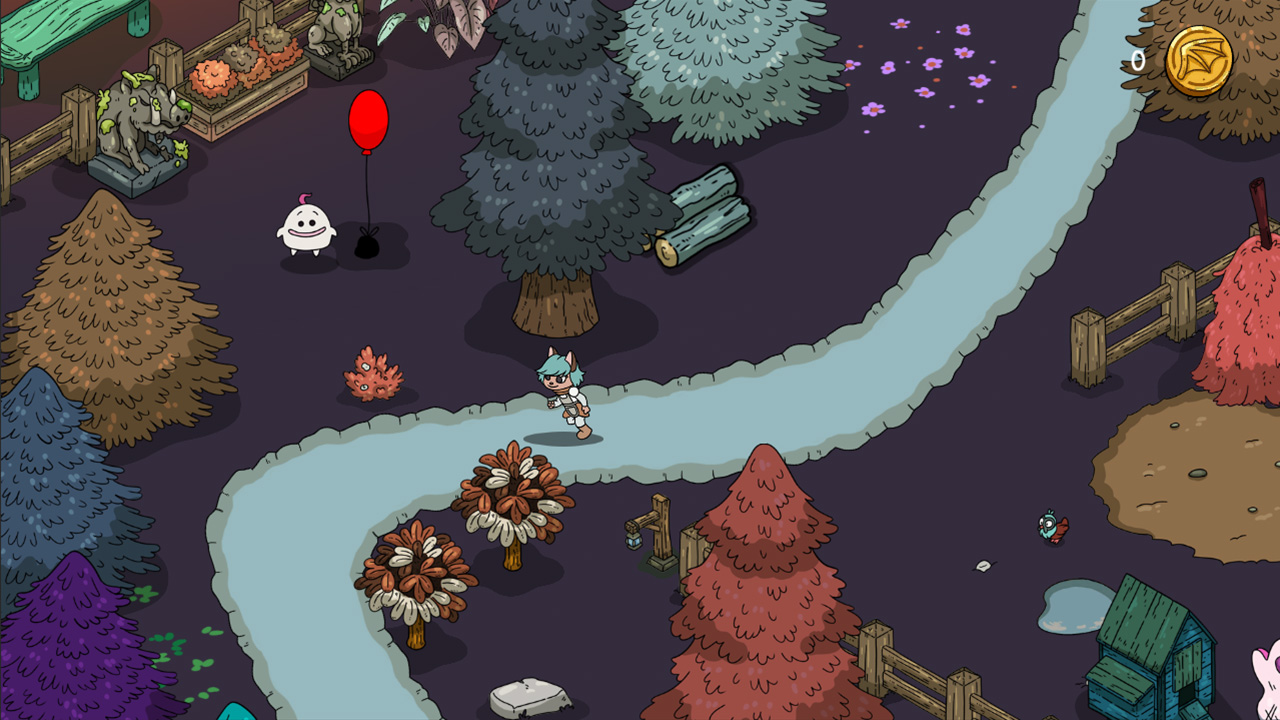Click the zero coin count number
Image resolution: width=1280 pixels, height=720 pixels.
pyautogui.click(x=1138, y=60)
